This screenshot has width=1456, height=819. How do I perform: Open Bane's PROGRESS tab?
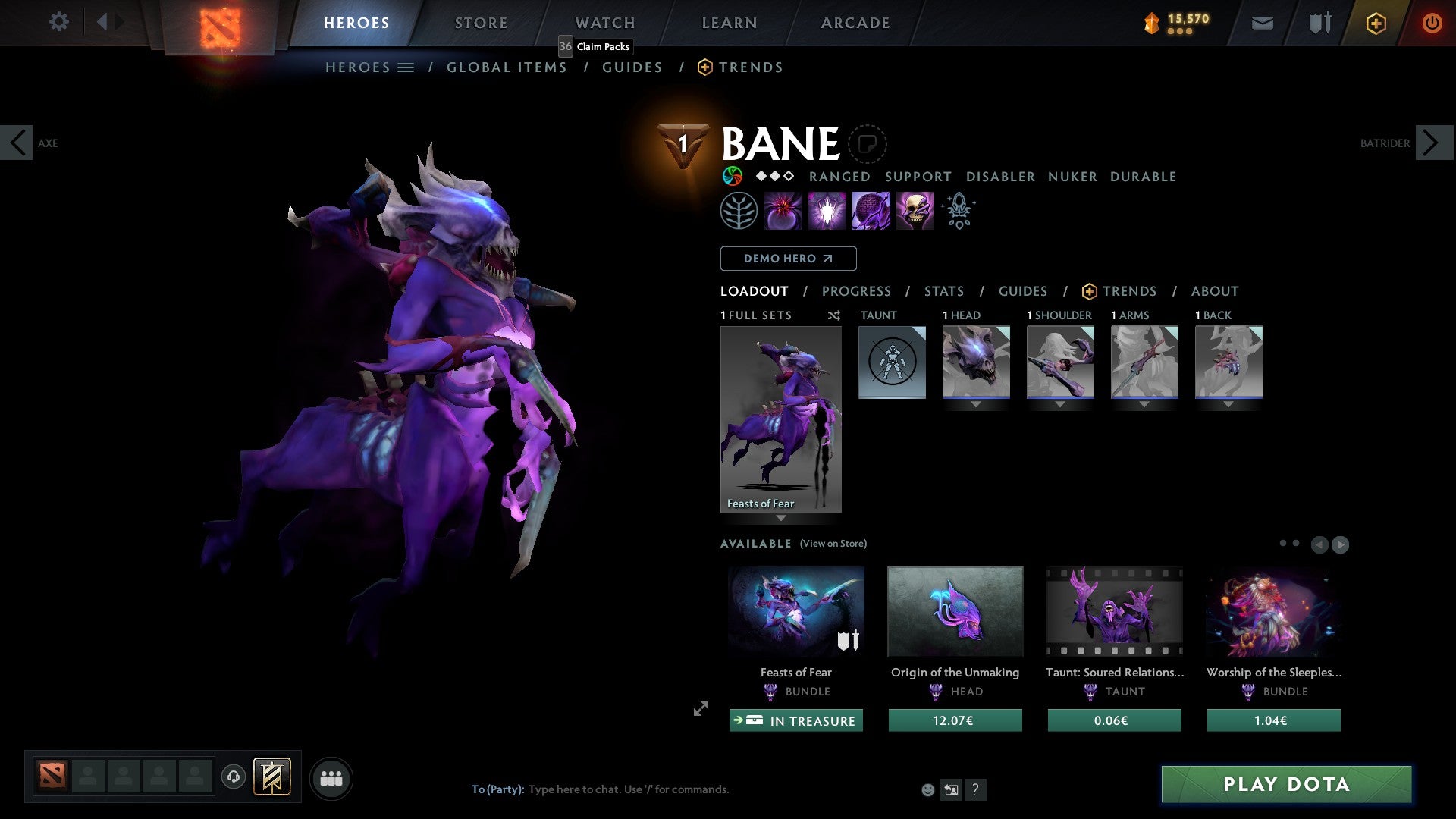pyautogui.click(x=857, y=291)
